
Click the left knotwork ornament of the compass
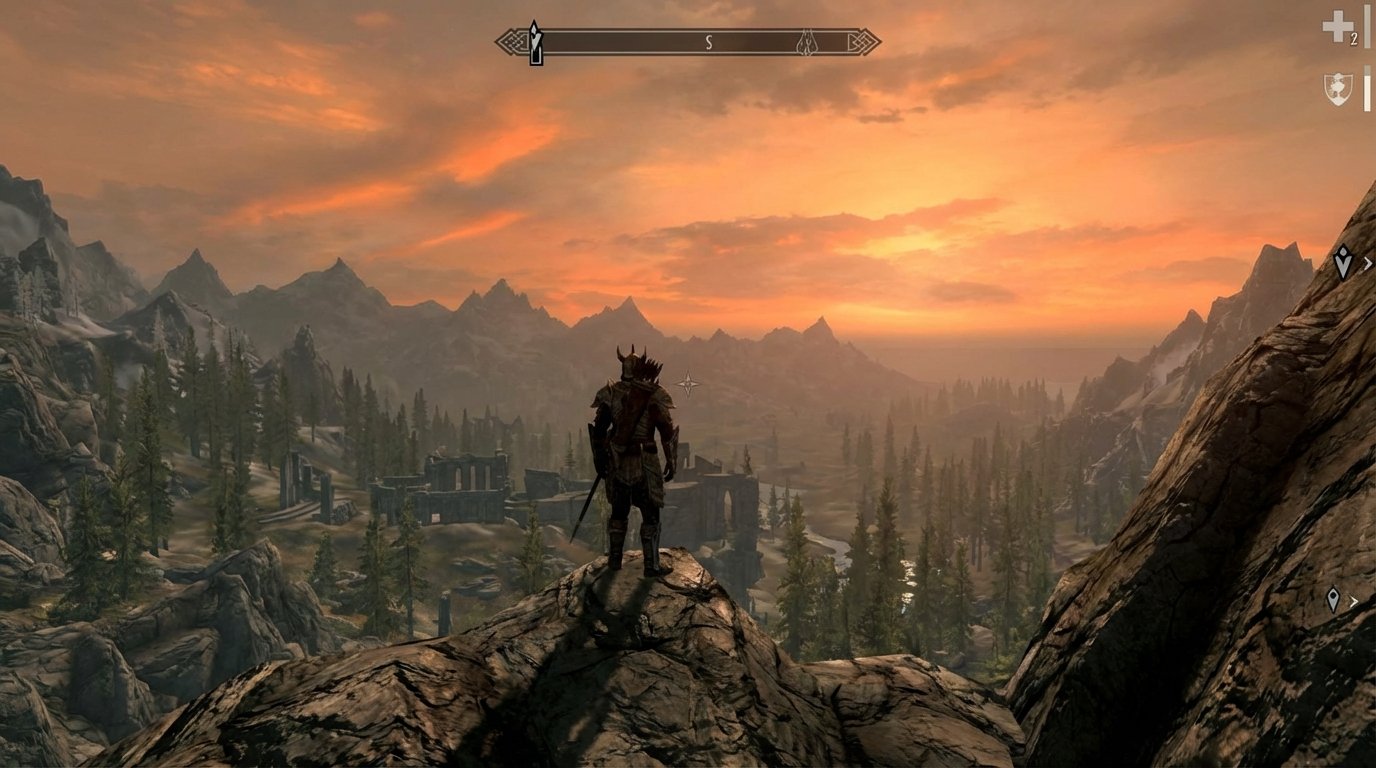coord(513,41)
